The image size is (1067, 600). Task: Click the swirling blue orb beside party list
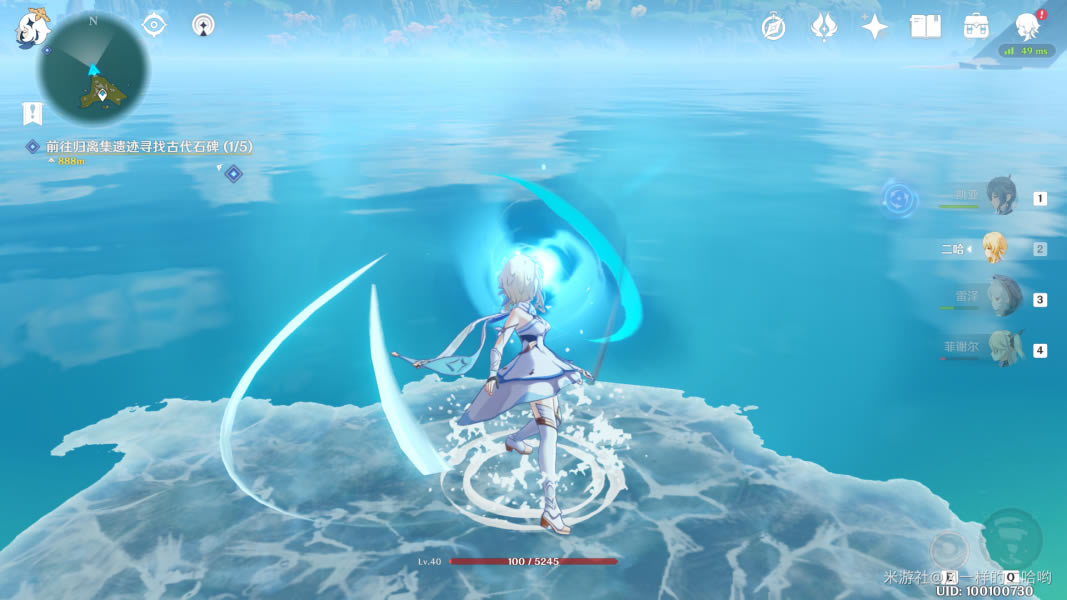pyautogui.click(x=900, y=199)
